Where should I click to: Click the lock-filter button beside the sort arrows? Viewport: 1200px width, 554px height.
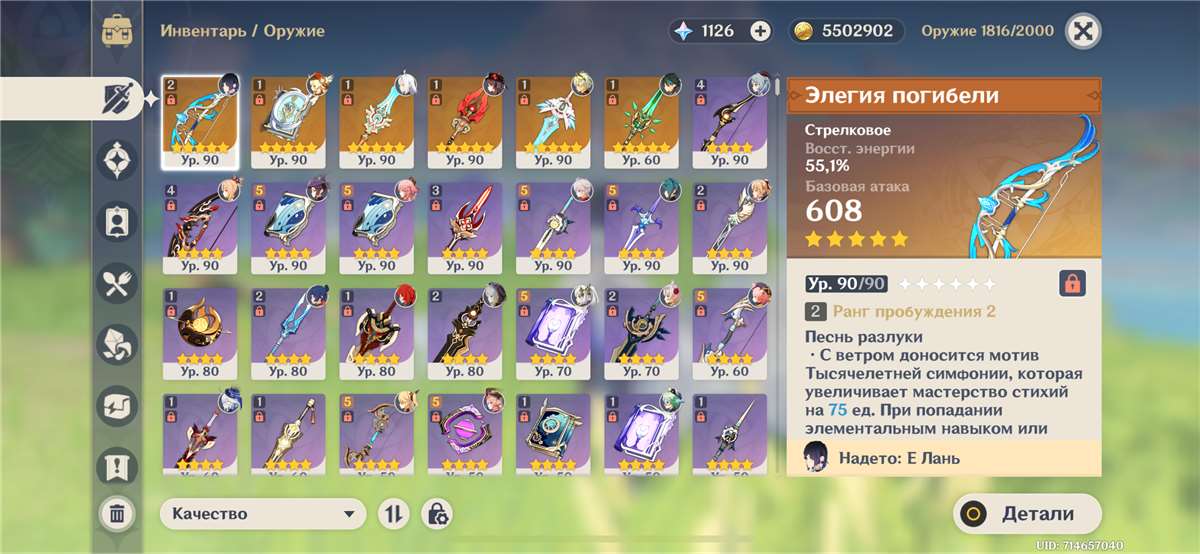click(436, 514)
